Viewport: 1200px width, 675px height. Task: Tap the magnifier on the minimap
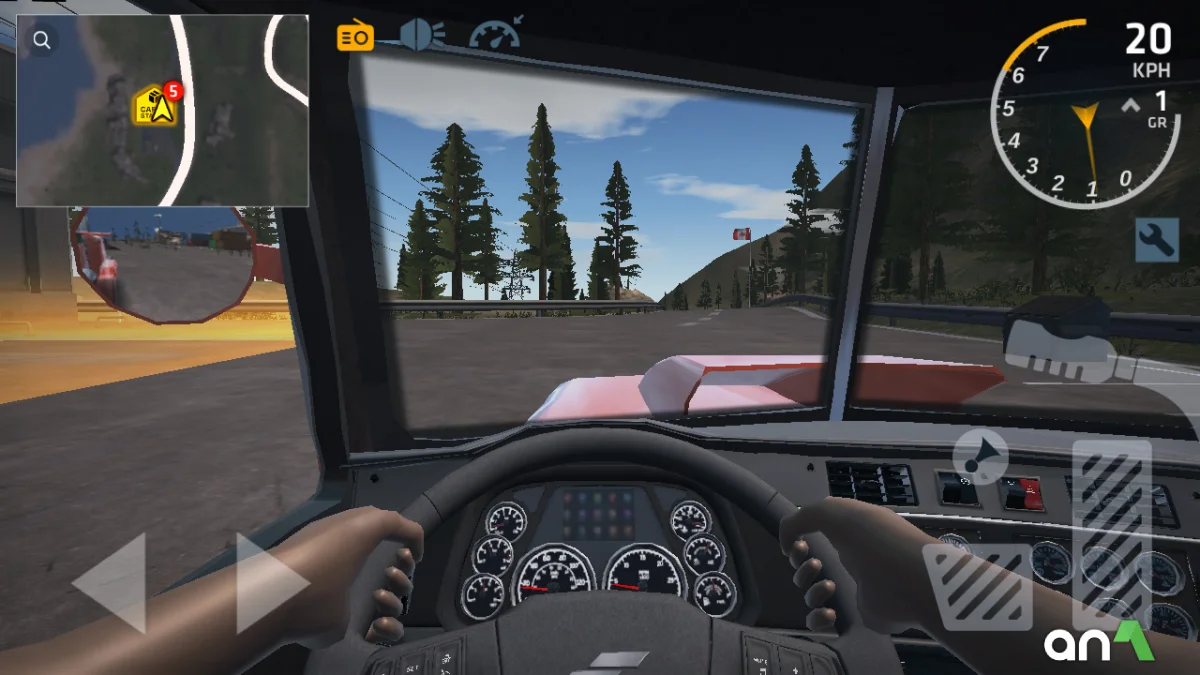42,41
